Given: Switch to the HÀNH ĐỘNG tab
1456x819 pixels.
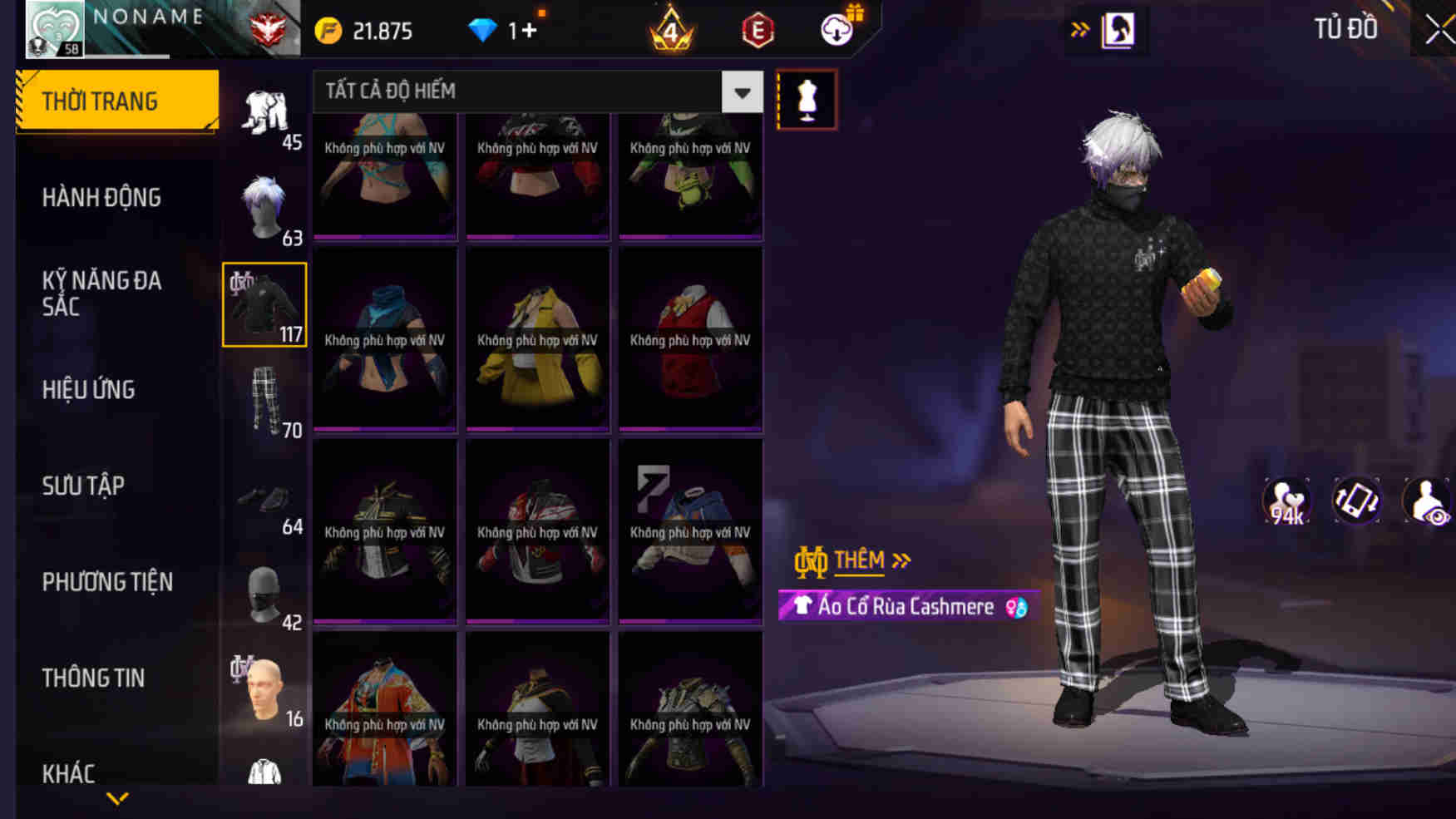Looking at the screenshot, I should click(101, 197).
